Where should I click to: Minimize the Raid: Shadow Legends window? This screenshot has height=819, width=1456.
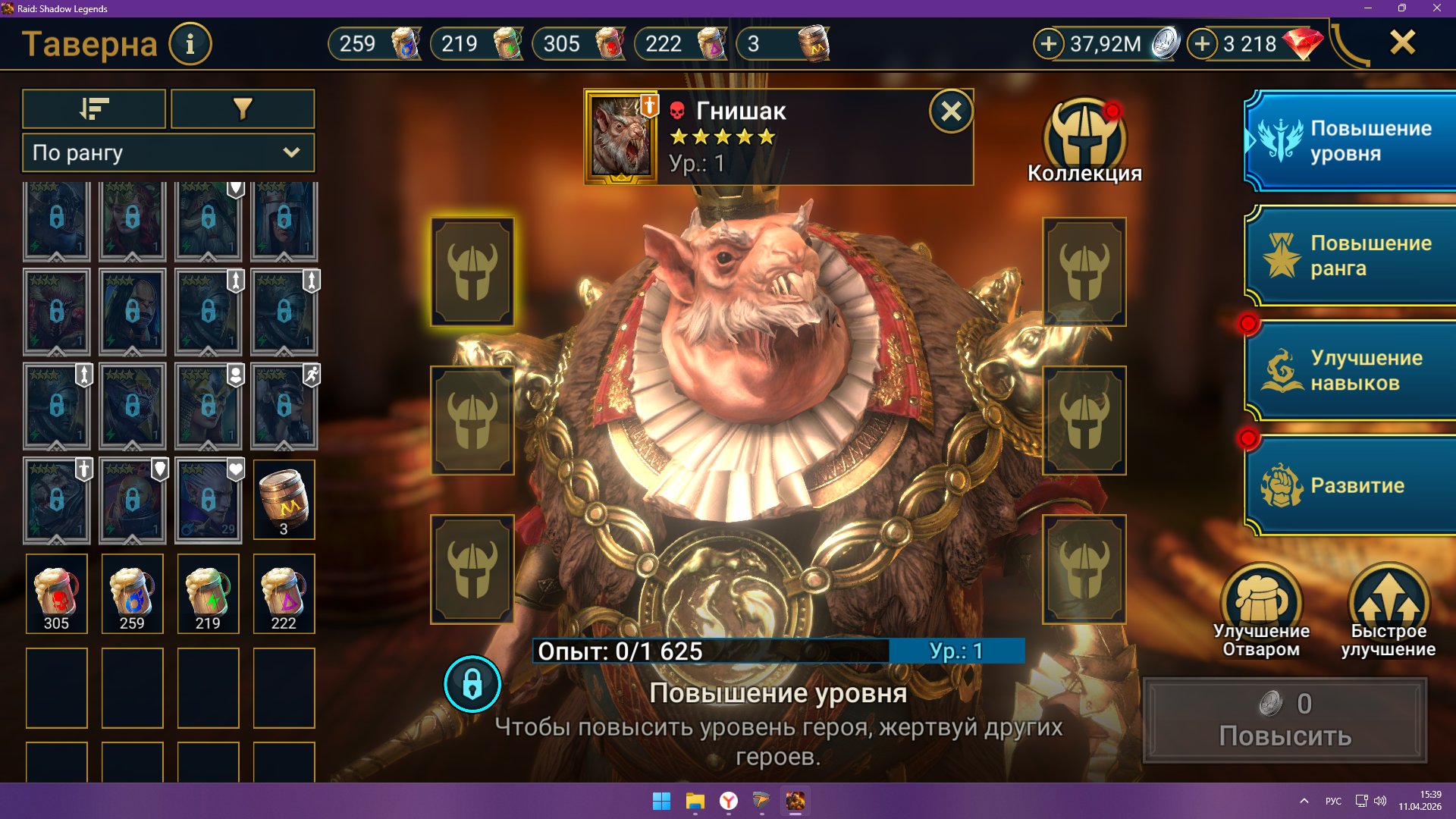1368,8
